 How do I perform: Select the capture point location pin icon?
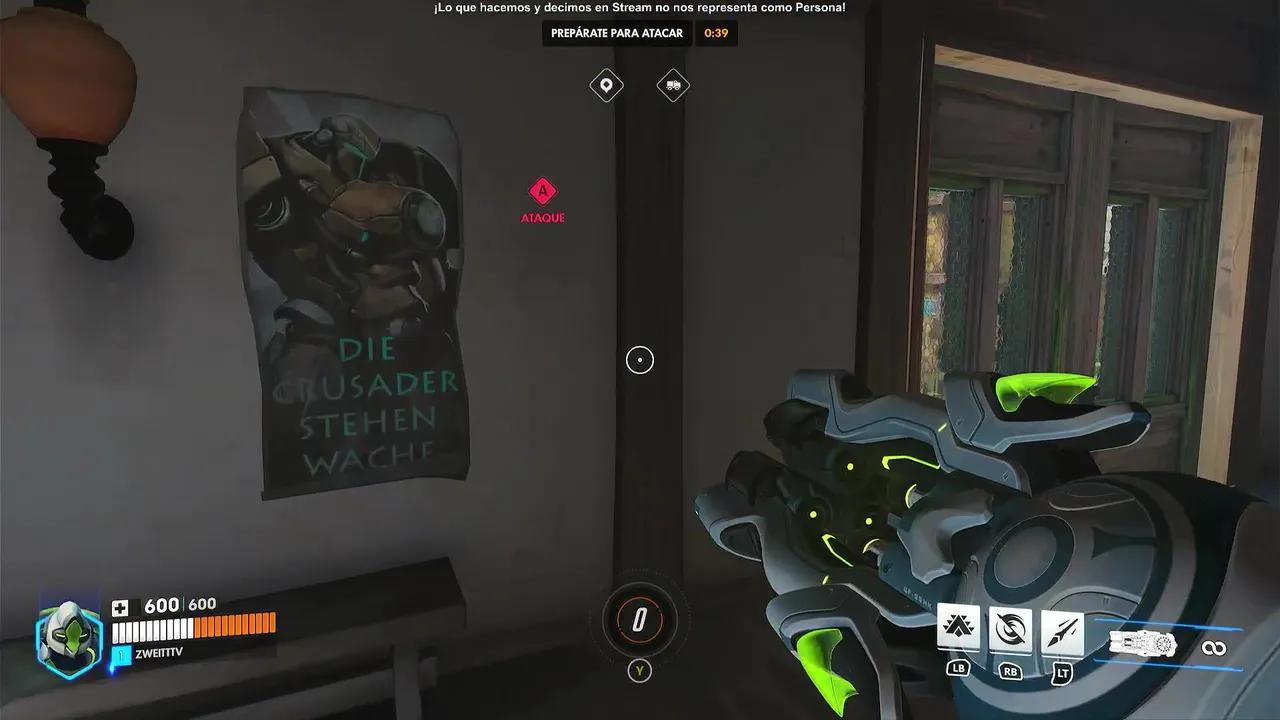[607, 85]
